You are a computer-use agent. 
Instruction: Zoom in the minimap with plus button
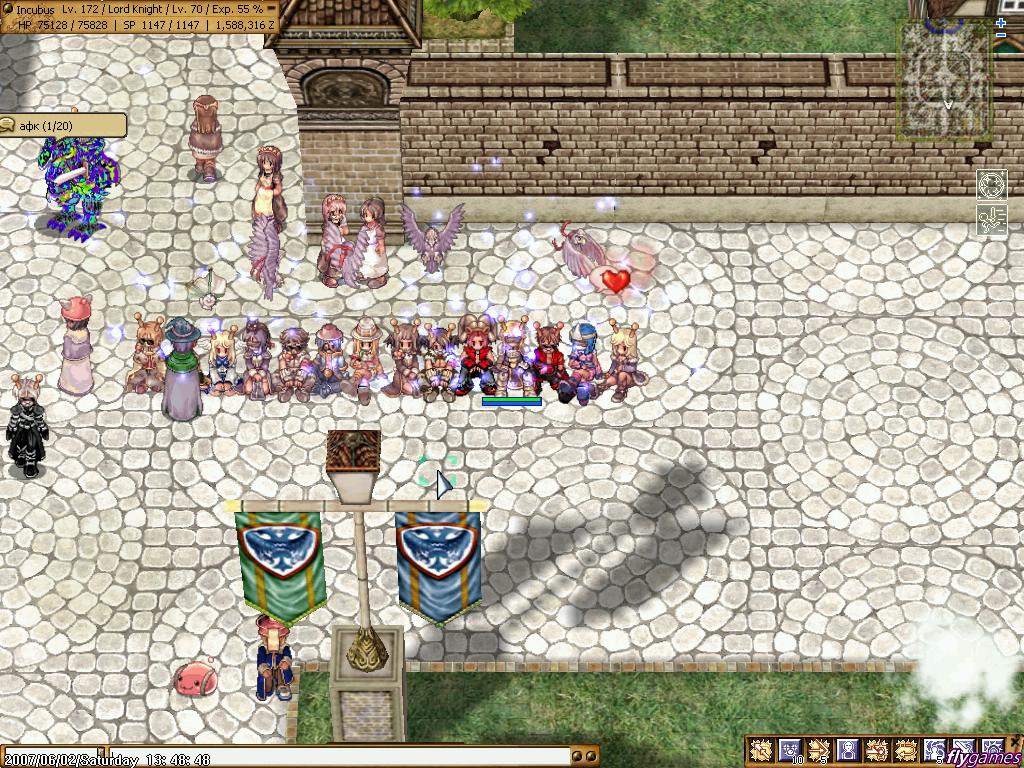pos(1001,23)
